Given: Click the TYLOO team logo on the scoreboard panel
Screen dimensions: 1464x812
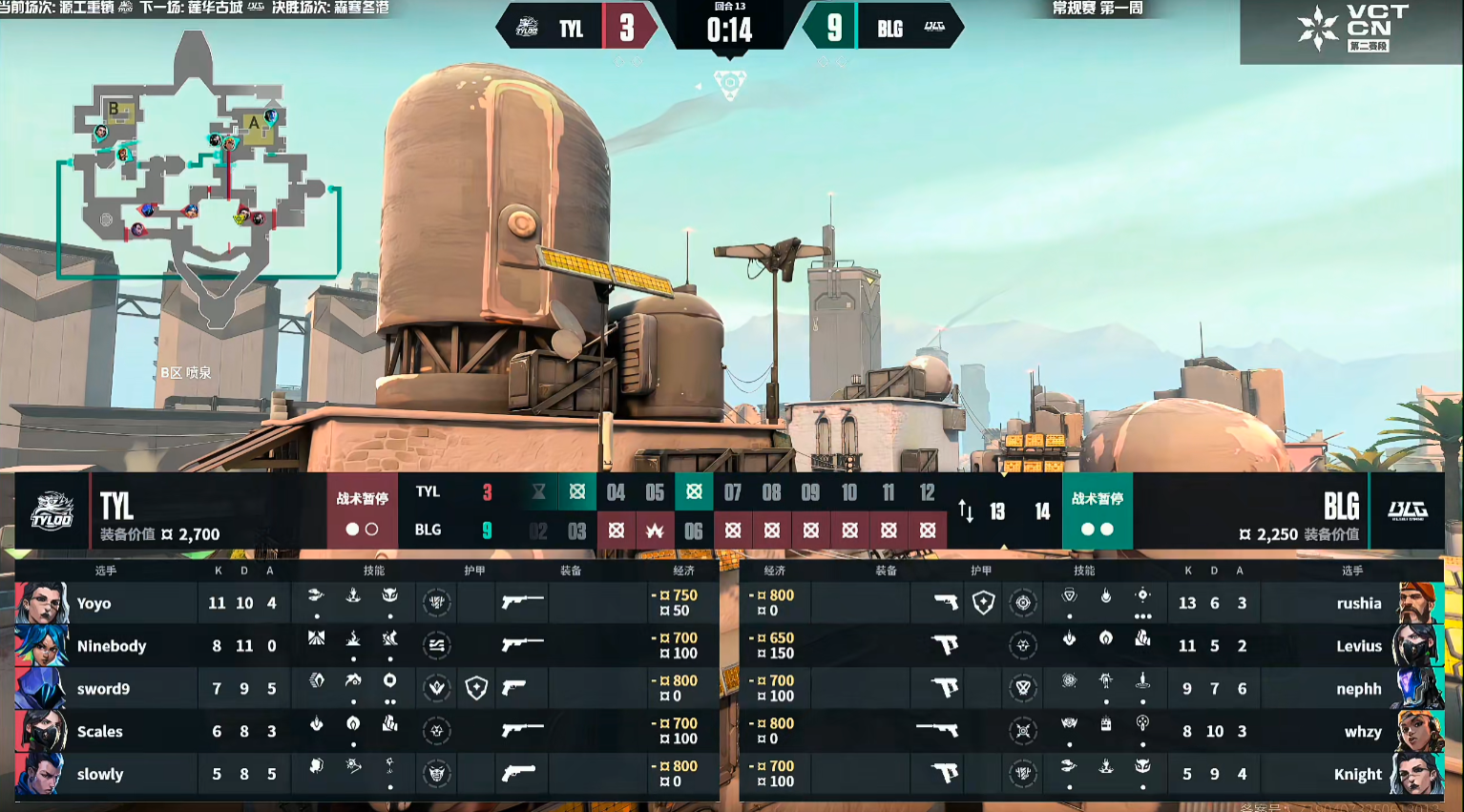Looking at the screenshot, I should tap(52, 511).
